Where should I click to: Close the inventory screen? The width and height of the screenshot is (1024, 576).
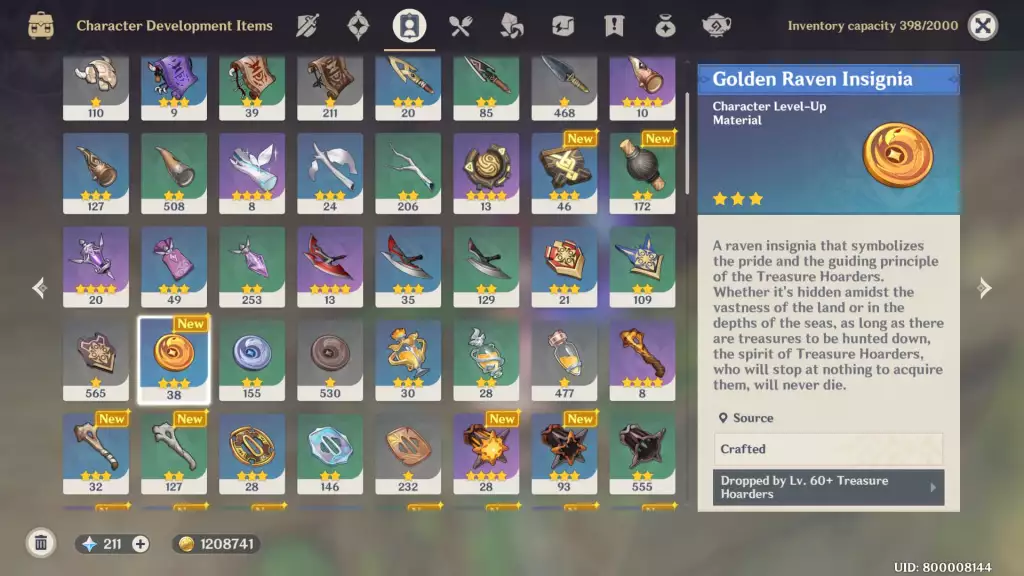click(x=983, y=26)
